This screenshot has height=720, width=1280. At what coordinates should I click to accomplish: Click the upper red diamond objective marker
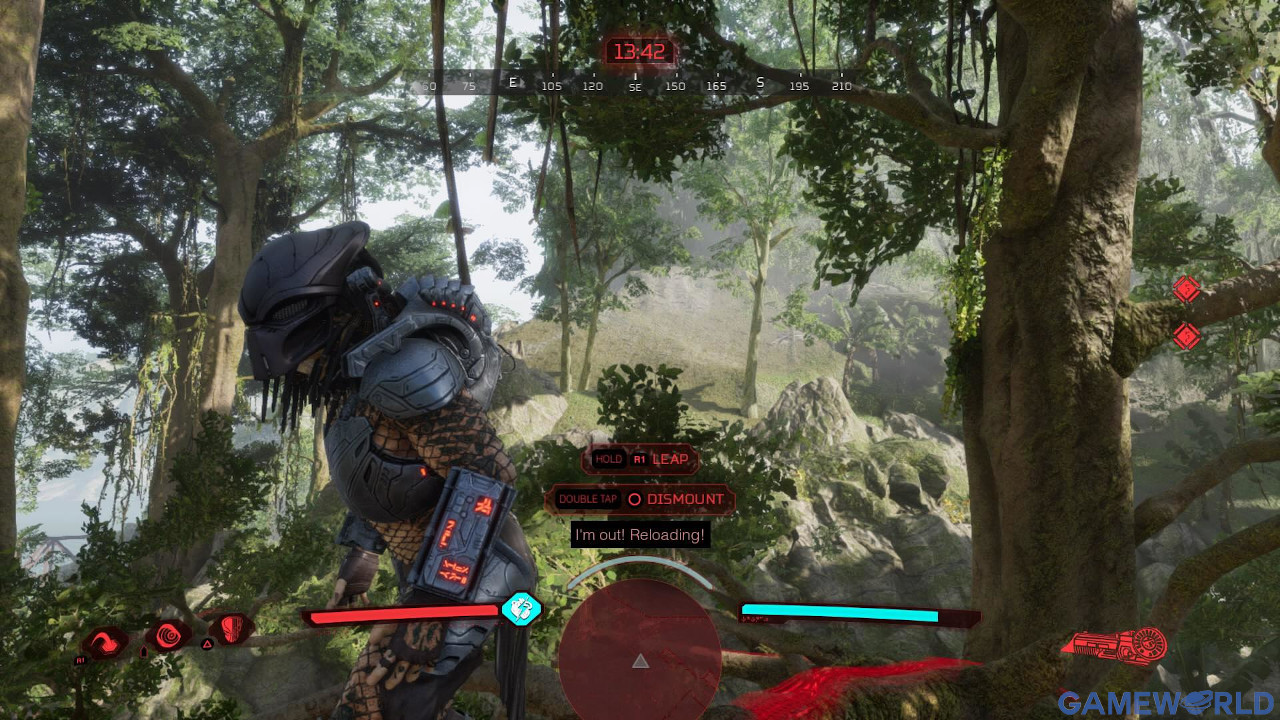(1186, 291)
